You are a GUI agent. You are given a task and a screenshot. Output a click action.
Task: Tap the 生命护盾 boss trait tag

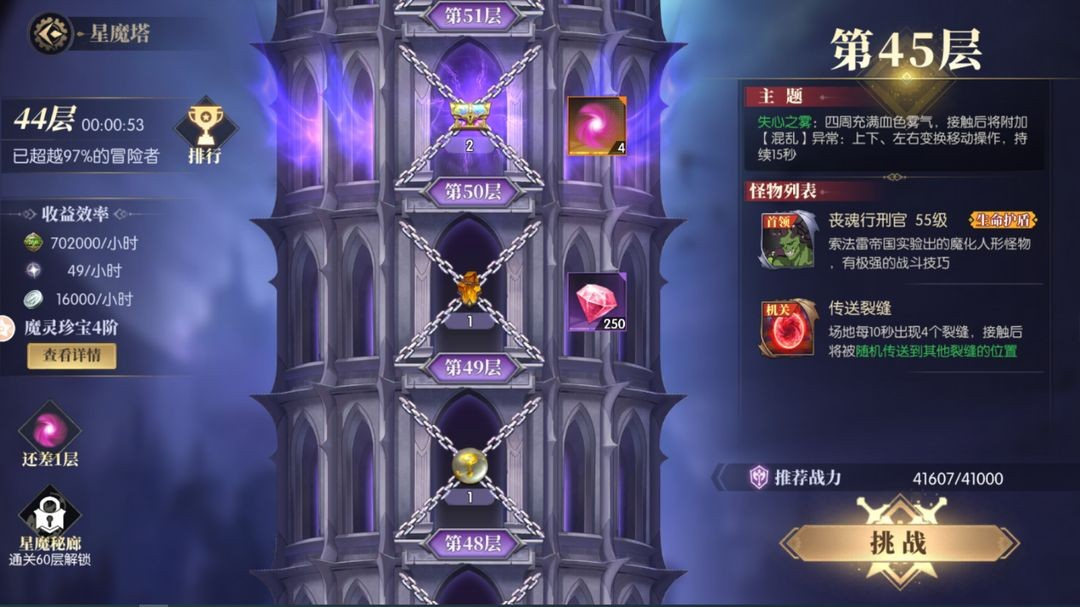(x=1002, y=220)
